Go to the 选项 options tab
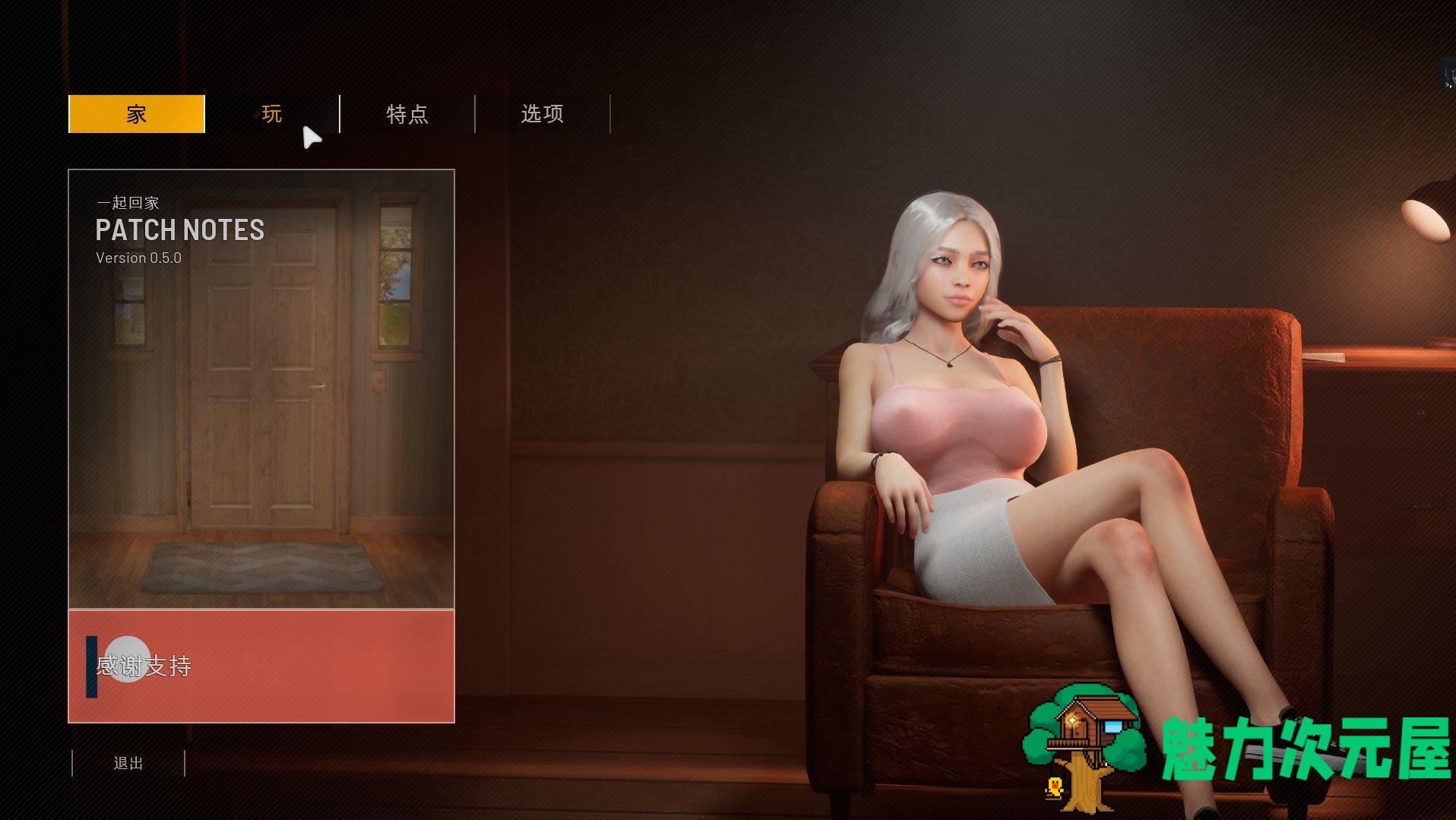 pos(543,114)
